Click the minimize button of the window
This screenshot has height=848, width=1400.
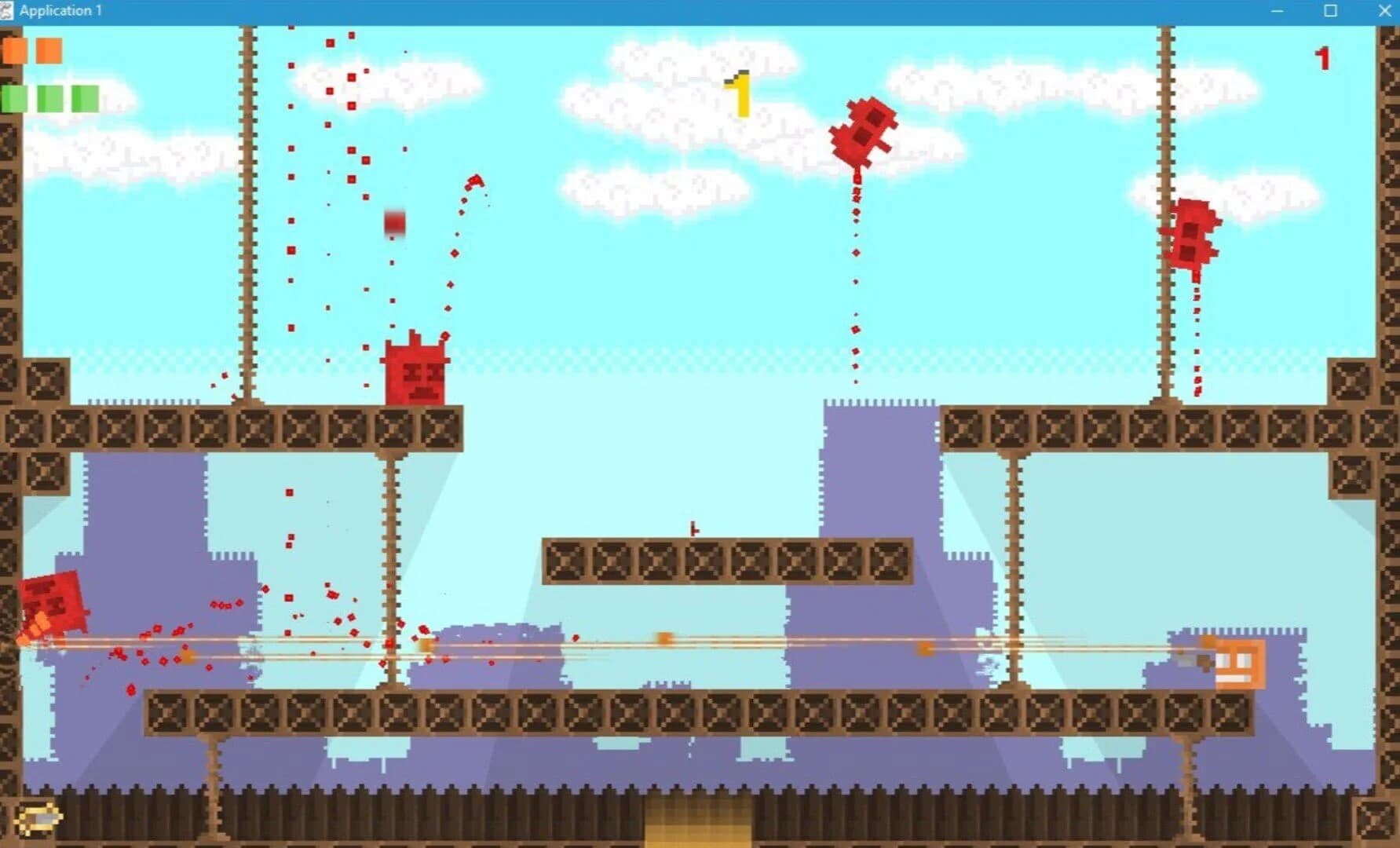[x=1278, y=10]
